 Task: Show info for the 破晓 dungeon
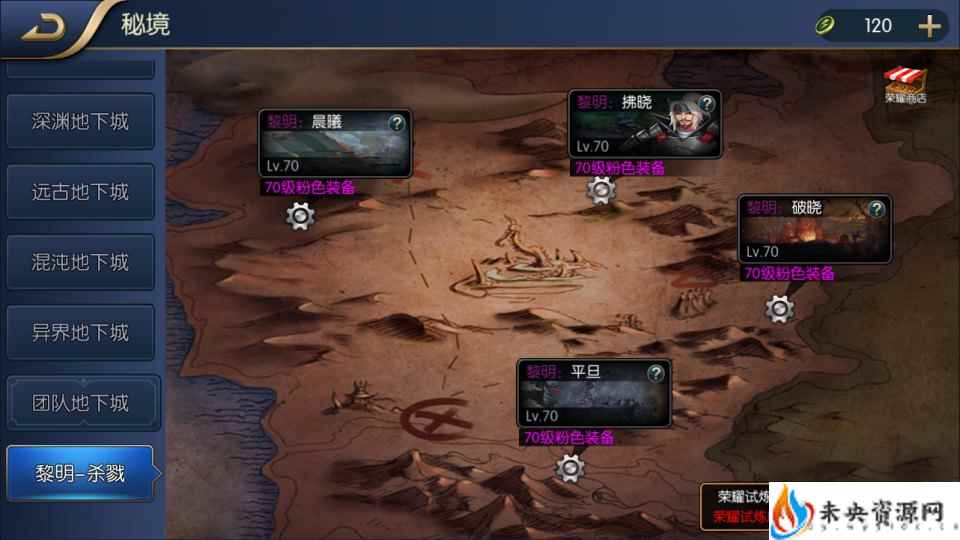click(877, 208)
